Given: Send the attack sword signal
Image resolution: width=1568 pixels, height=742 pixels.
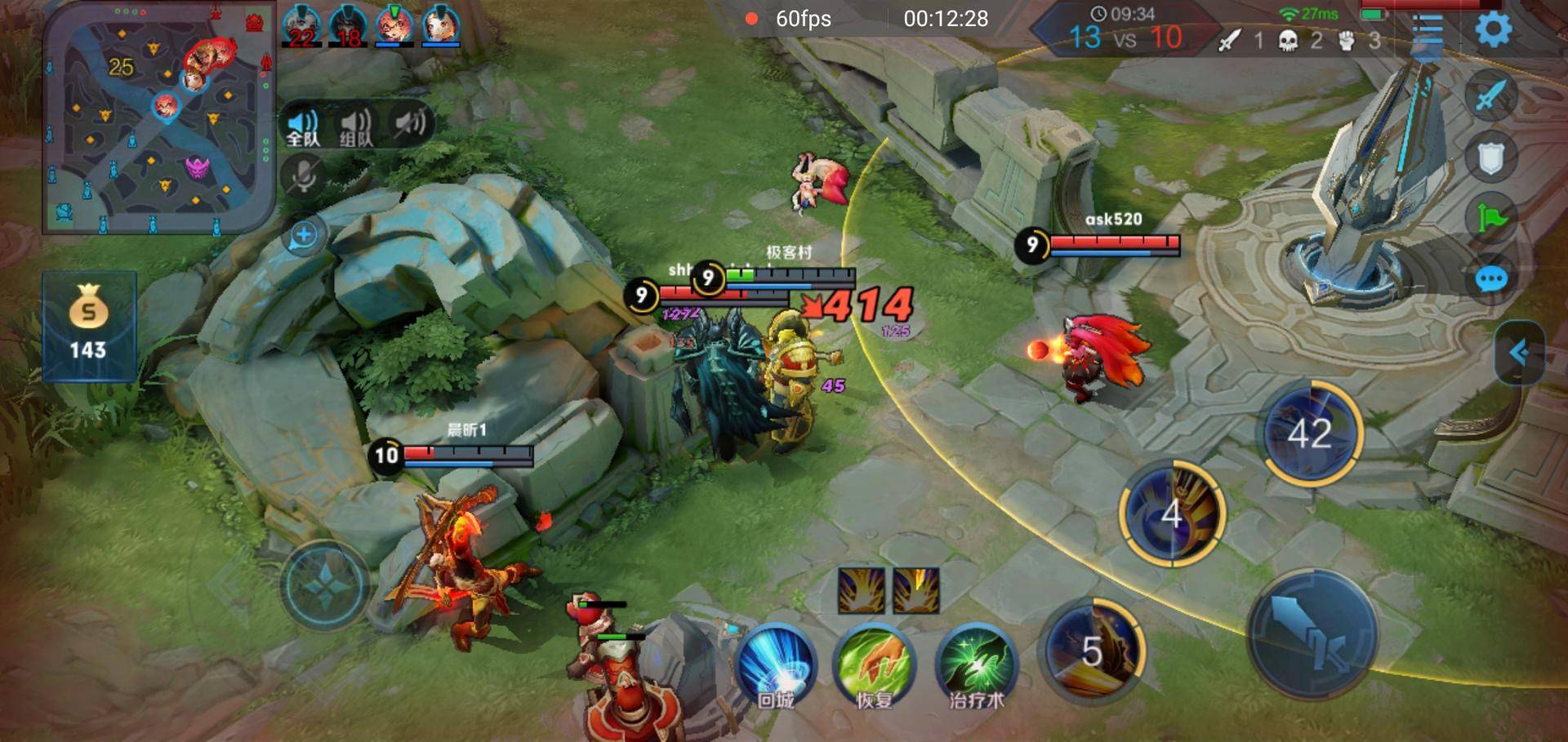Looking at the screenshot, I should coord(1491,96).
